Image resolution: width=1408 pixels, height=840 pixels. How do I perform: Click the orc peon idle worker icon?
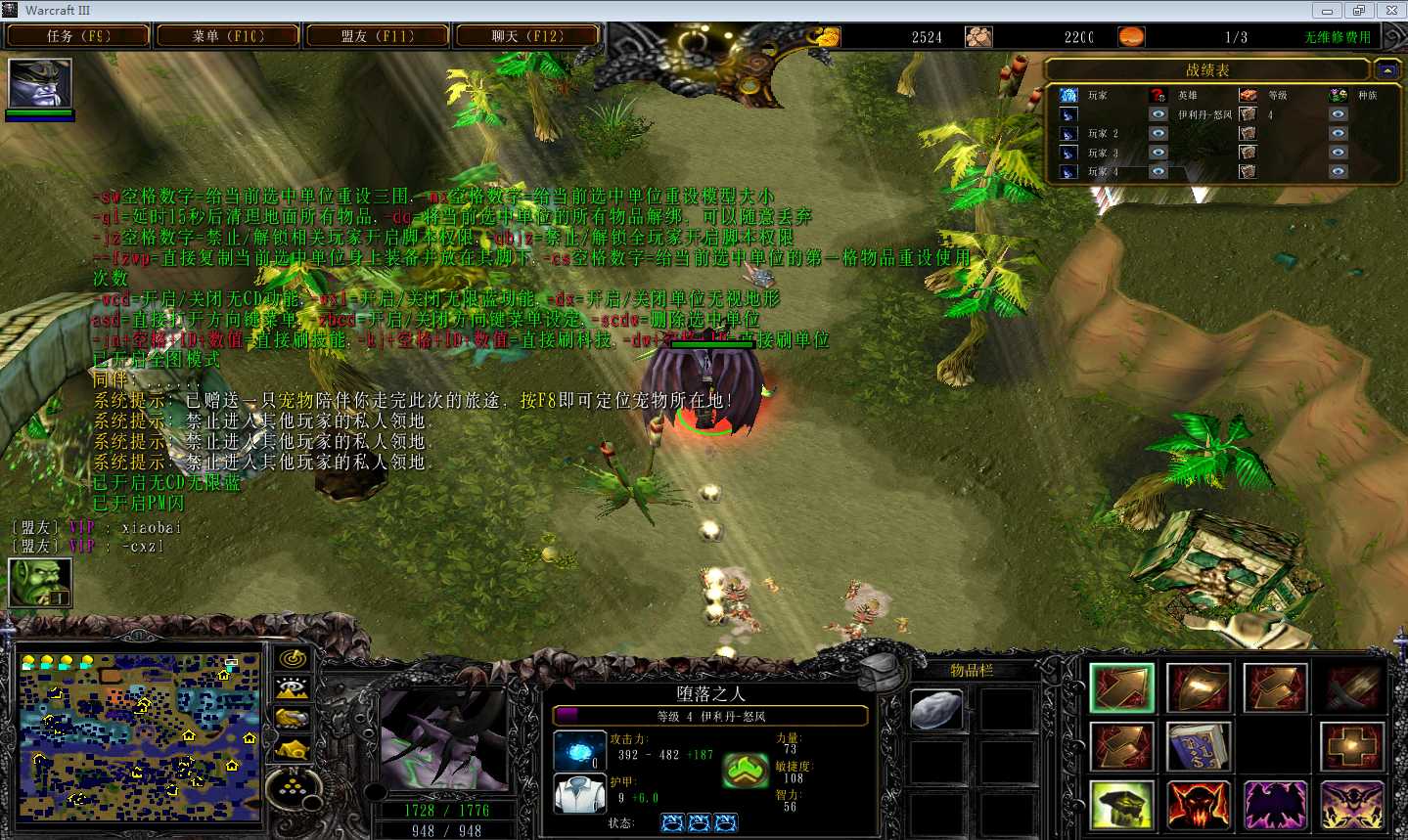pyautogui.click(x=40, y=582)
